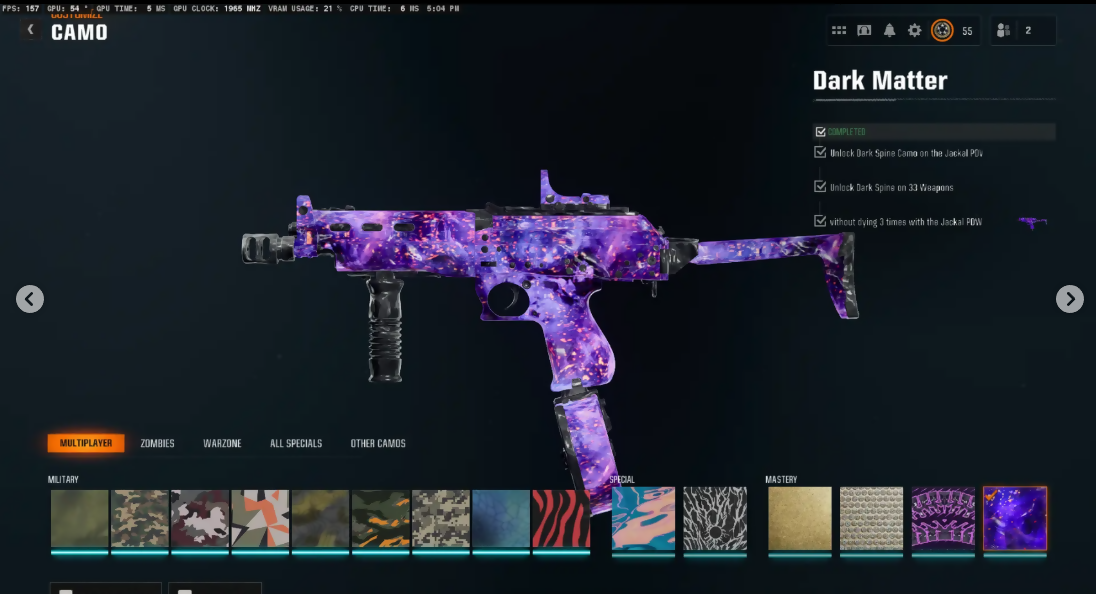
Task: Open the notifications bell
Action: pos(889,31)
